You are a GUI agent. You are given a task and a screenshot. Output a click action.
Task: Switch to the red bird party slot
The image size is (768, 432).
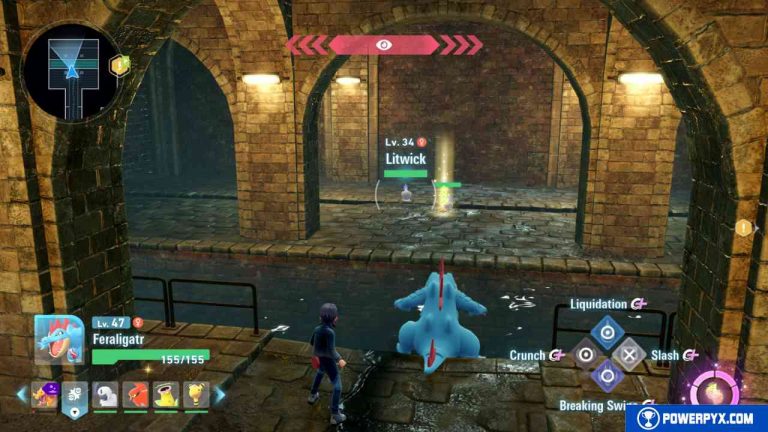tap(137, 396)
